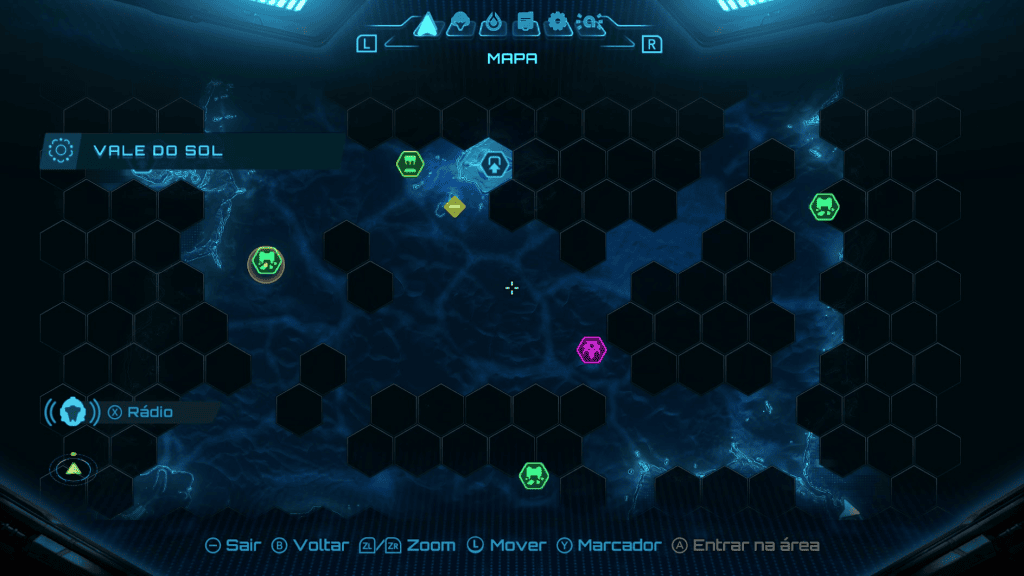The width and height of the screenshot is (1024, 576).
Task: Open the gear settings tab
Action: 557,23
